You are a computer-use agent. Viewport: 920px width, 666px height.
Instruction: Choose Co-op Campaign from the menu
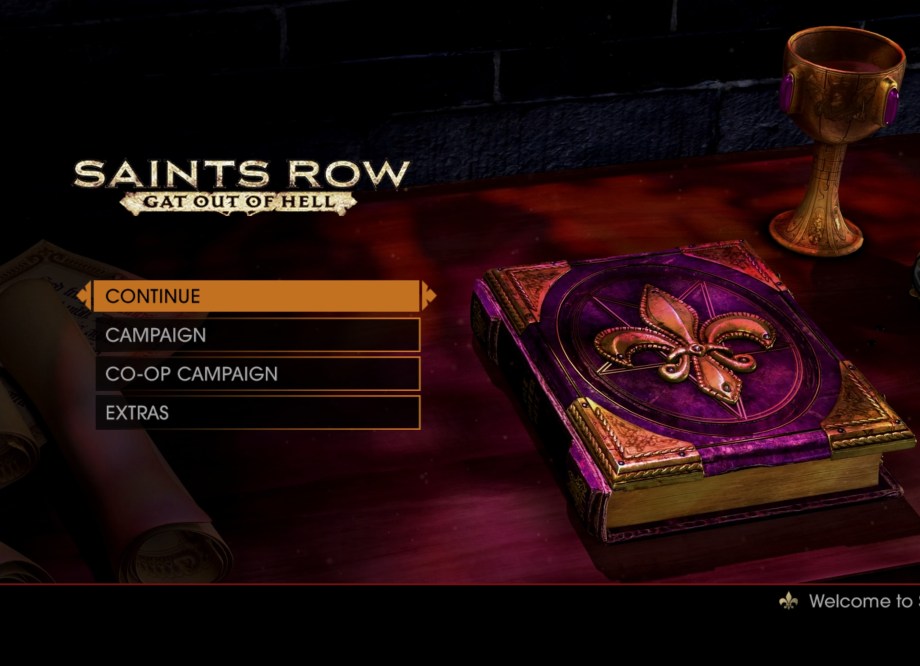(x=257, y=374)
